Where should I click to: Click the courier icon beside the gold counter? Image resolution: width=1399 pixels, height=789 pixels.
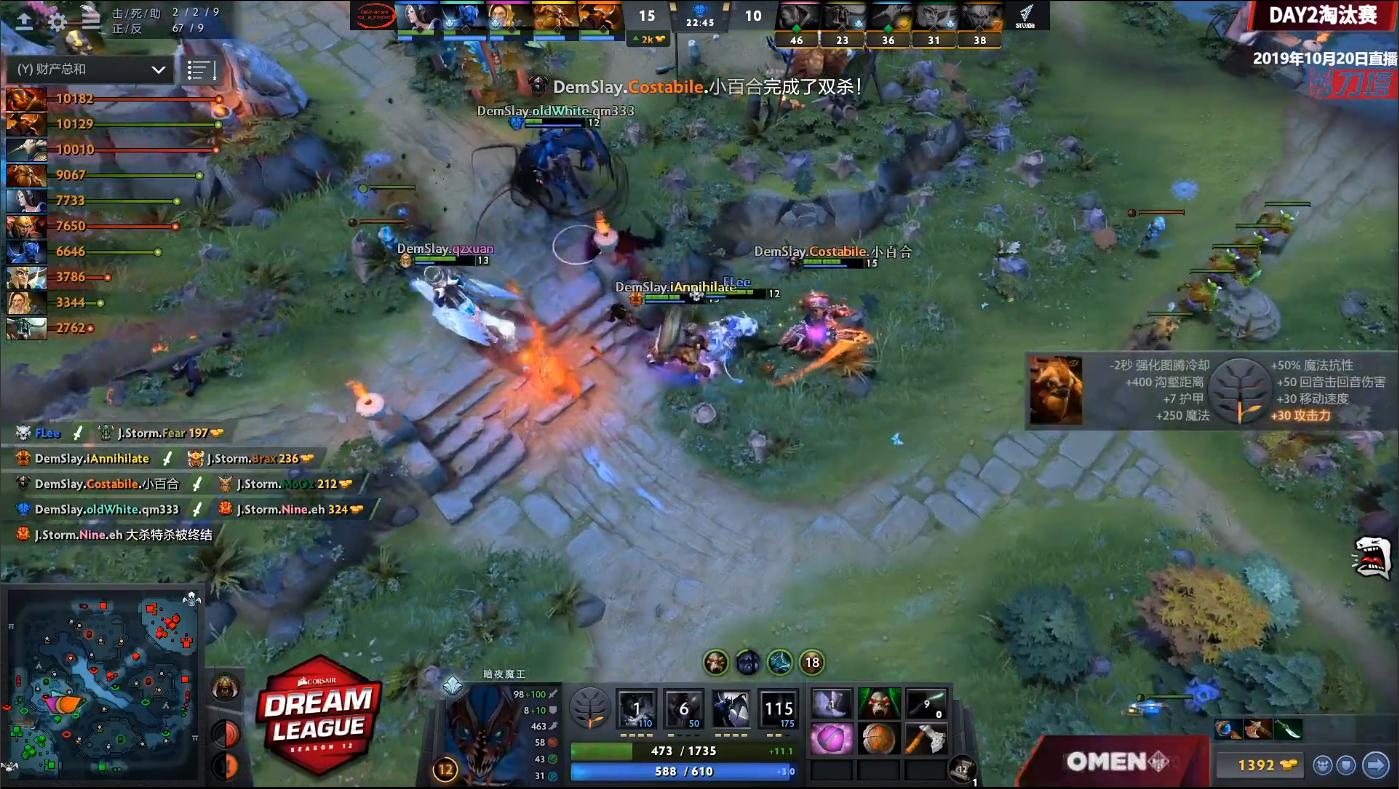pyautogui.click(x=1323, y=763)
